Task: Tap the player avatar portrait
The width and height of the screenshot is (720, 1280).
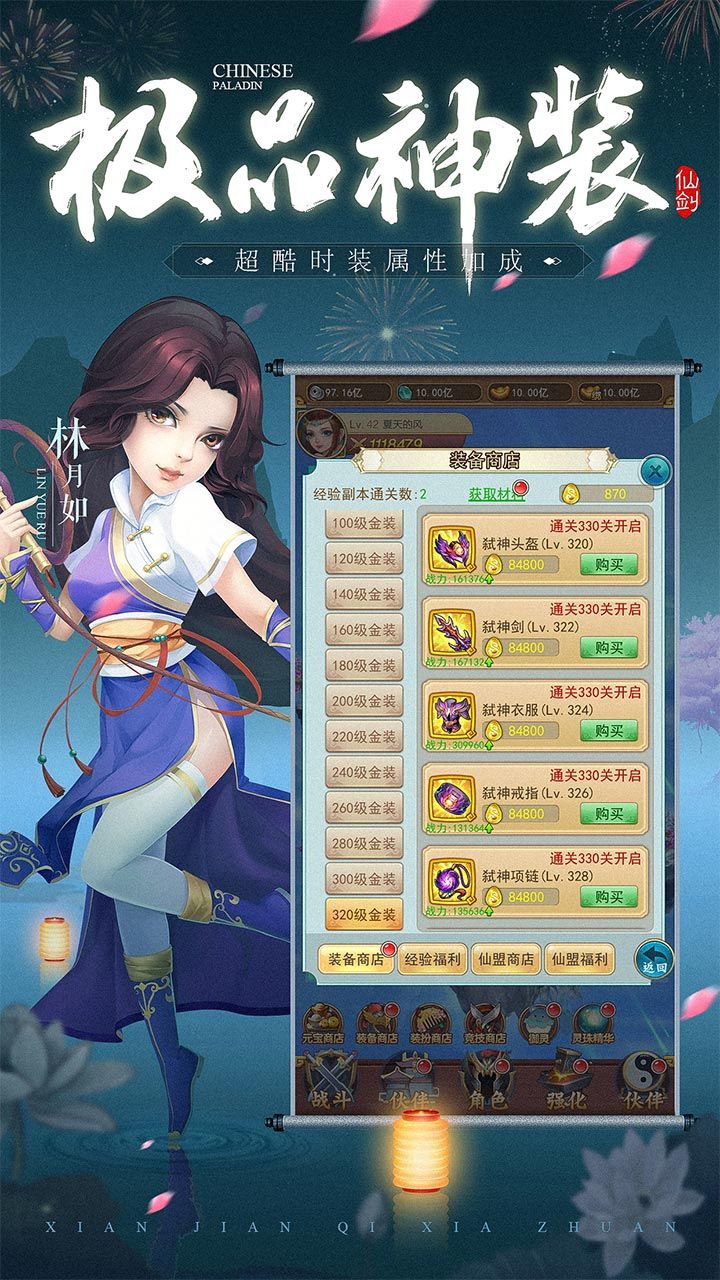Action: click(320, 430)
